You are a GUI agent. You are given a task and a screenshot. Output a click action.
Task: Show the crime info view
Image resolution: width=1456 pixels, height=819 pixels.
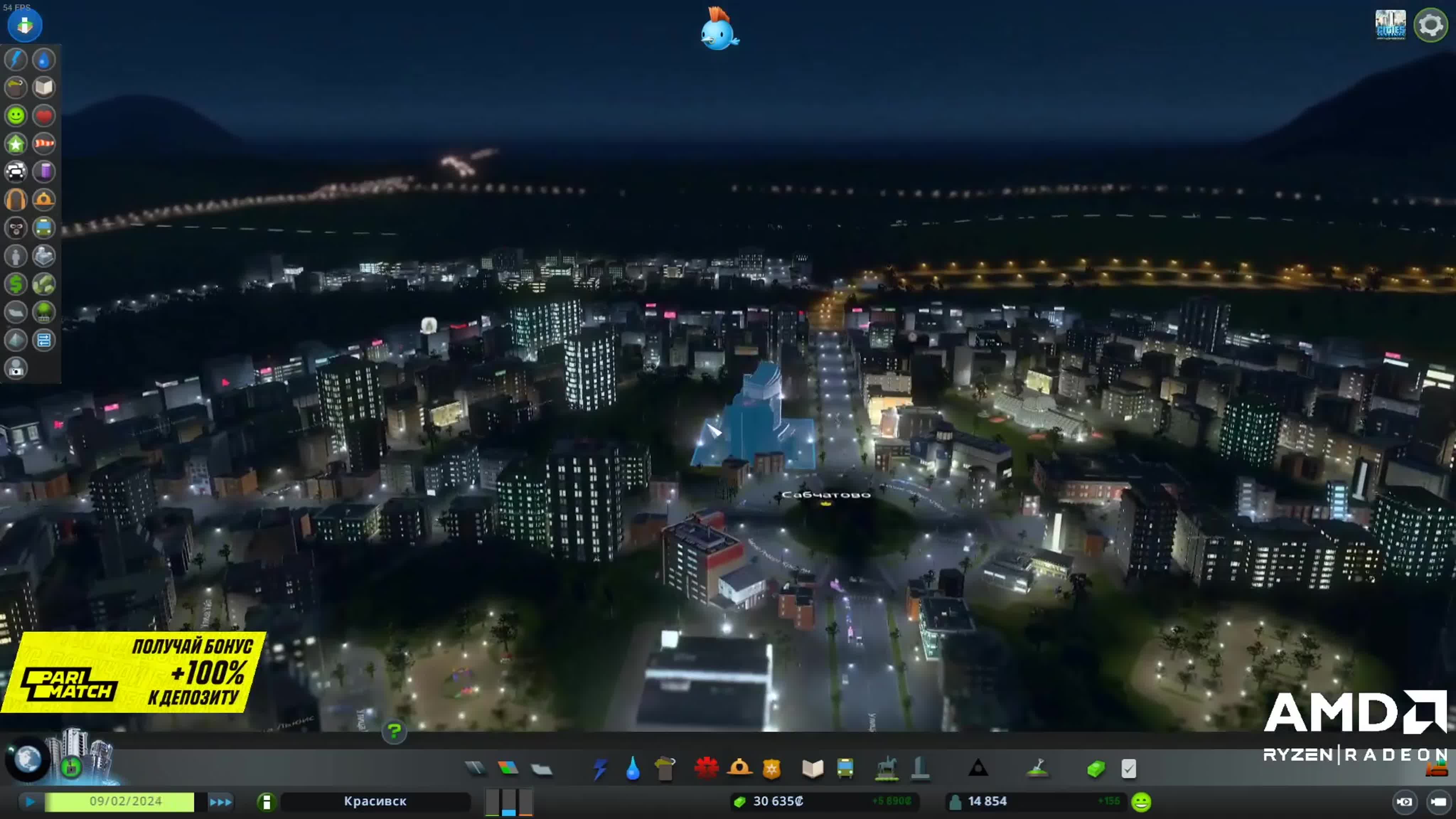(16, 228)
